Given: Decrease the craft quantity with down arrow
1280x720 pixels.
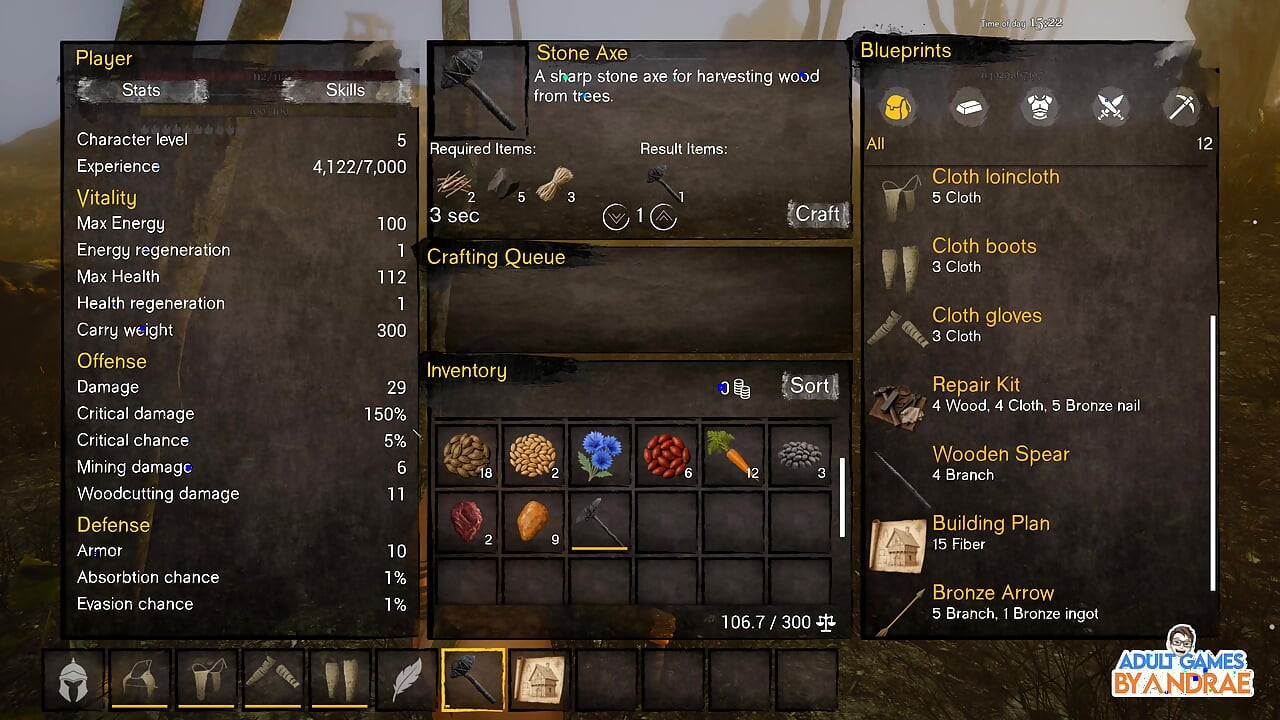Looking at the screenshot, I should point(616,216).
